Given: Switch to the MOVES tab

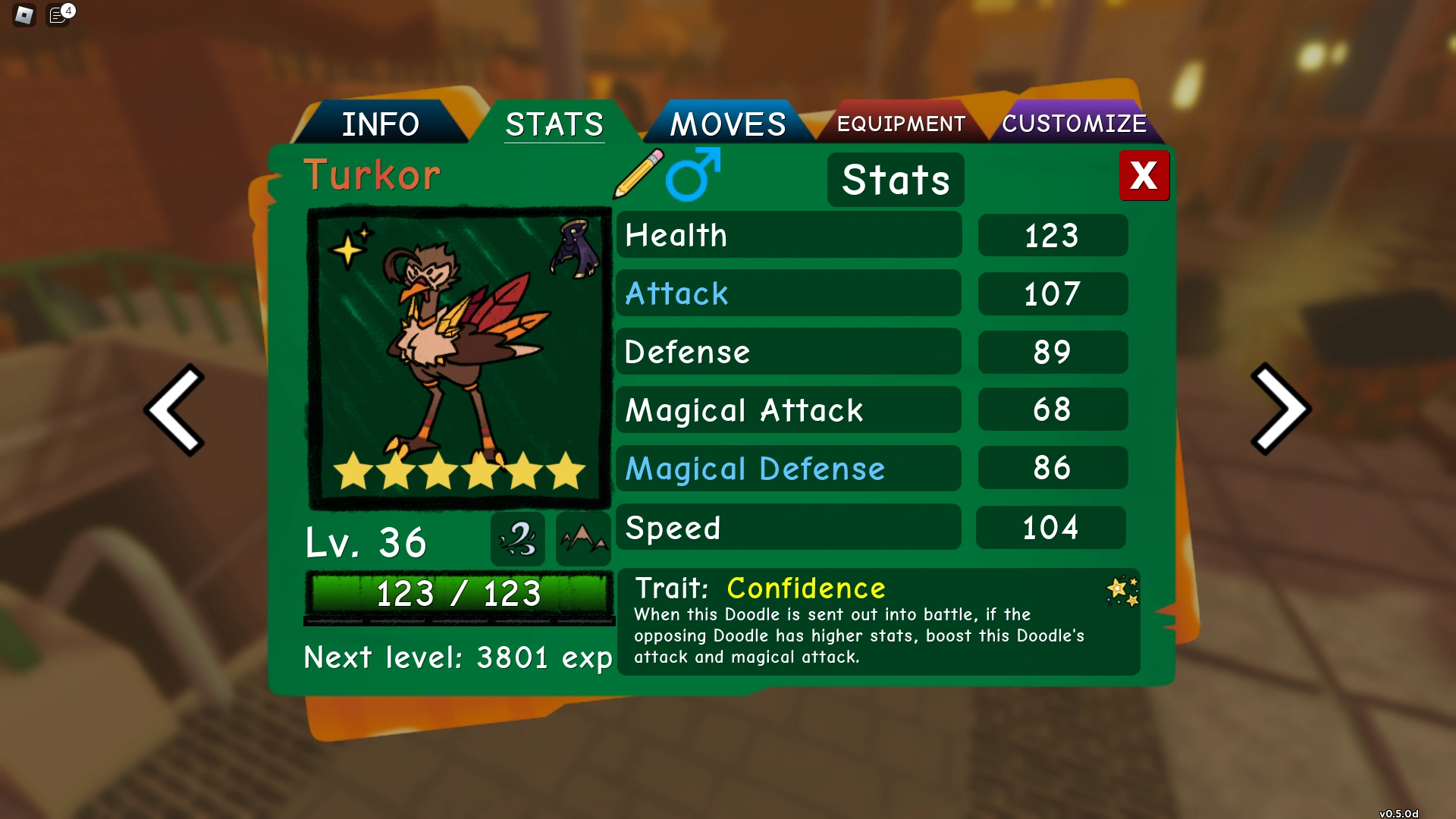Looking at the screenshot, I should [x=727, y=121].
